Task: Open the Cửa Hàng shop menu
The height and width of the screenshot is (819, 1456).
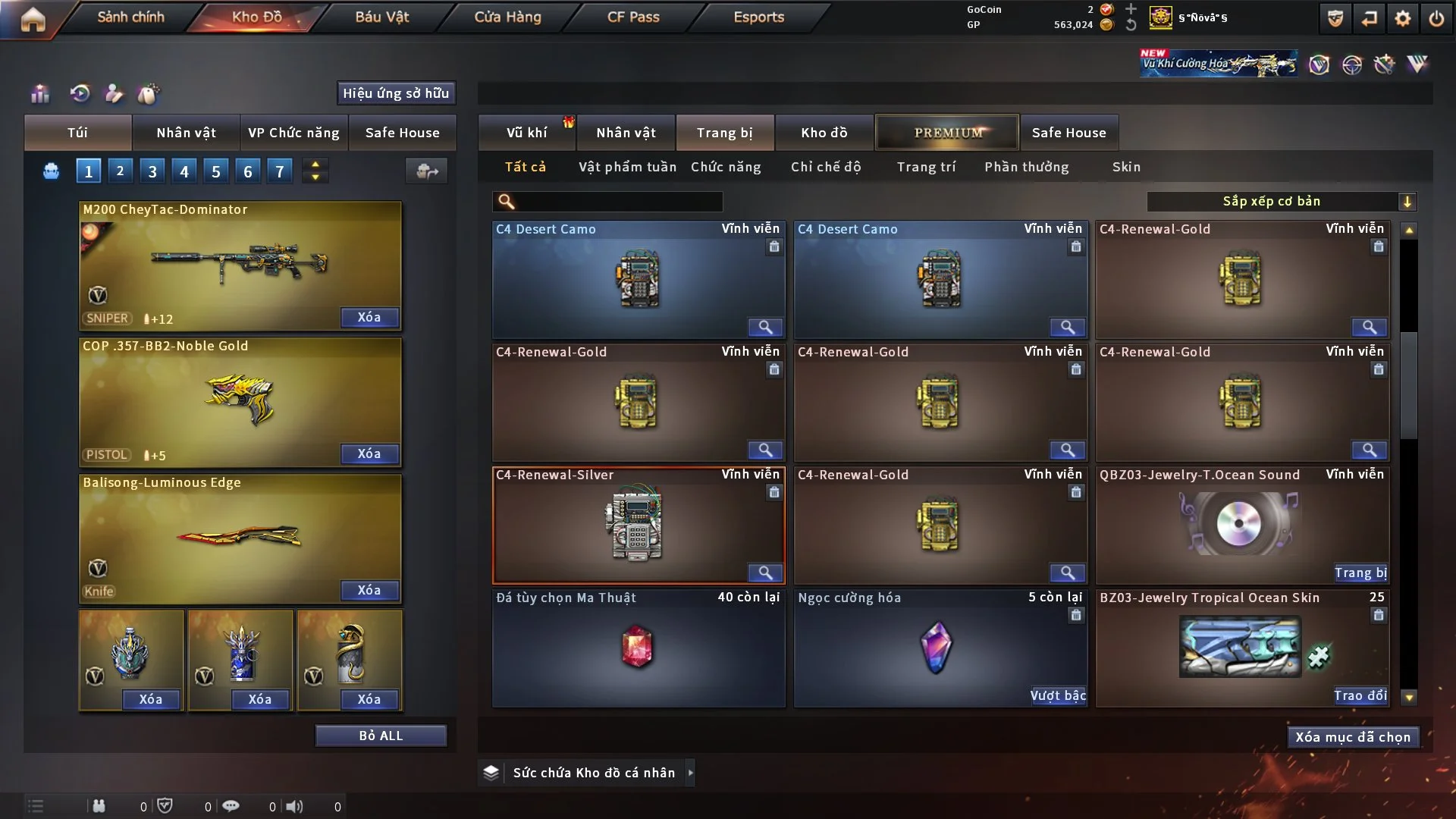Action: point(507,17)
